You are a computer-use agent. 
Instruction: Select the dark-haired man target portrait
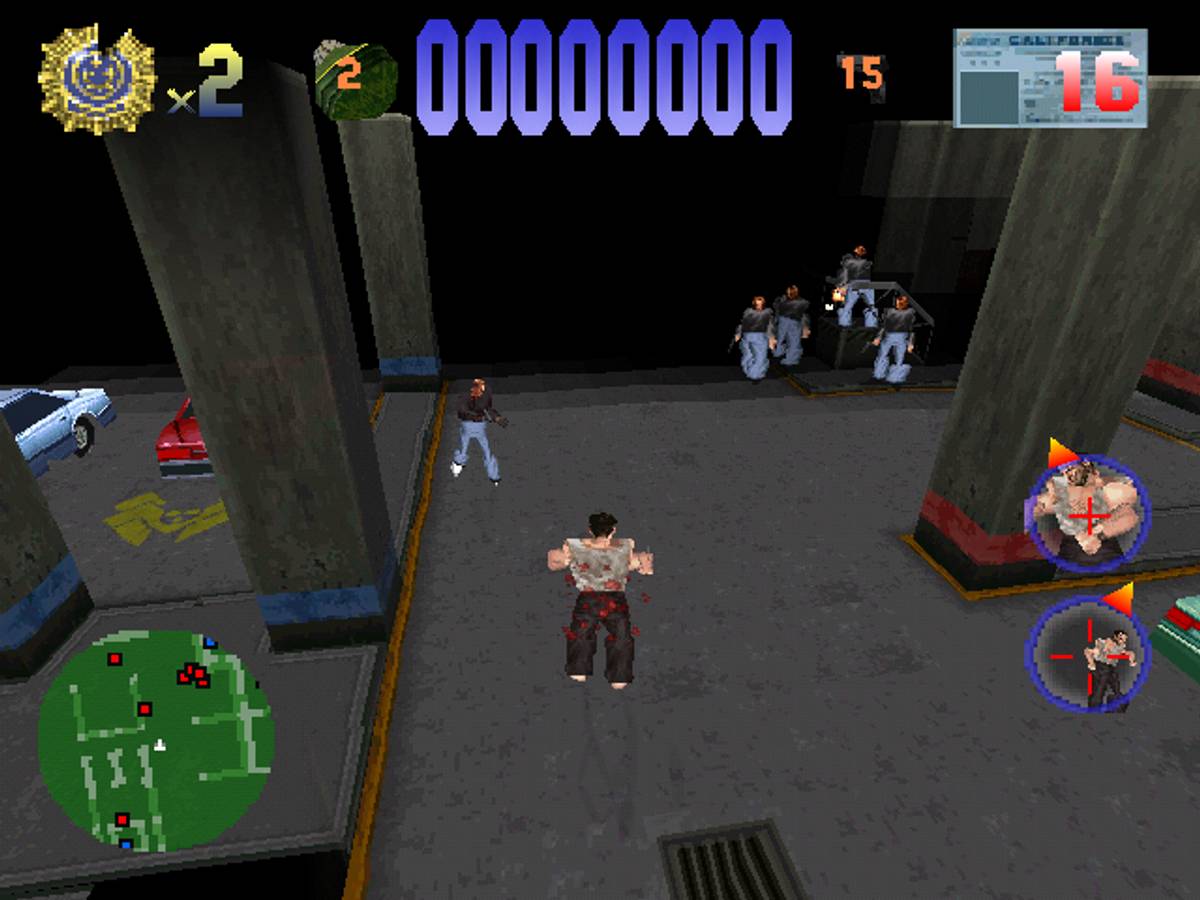1088,655
